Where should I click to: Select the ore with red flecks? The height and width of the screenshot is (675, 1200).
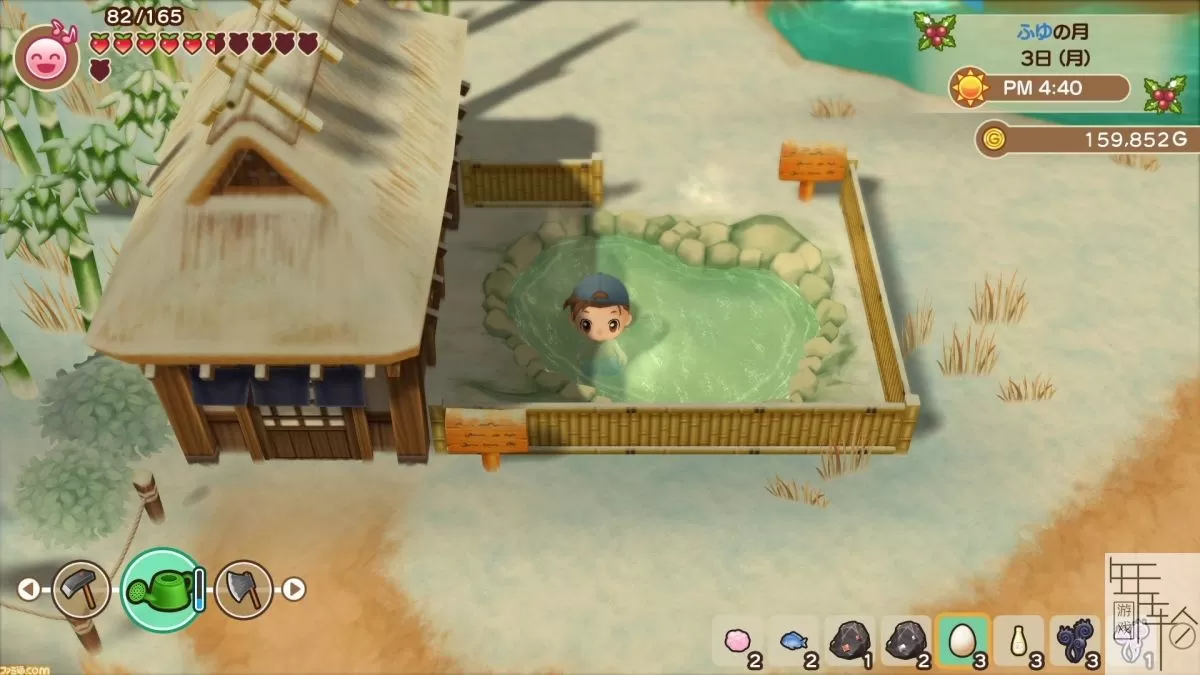click(x=850, y=640)
